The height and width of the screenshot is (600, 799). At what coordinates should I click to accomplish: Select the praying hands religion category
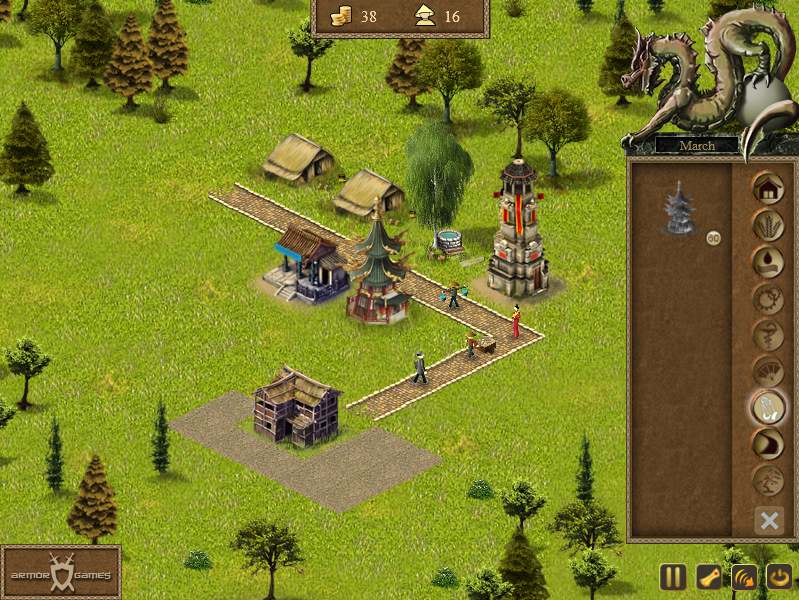tap(768, 407)
